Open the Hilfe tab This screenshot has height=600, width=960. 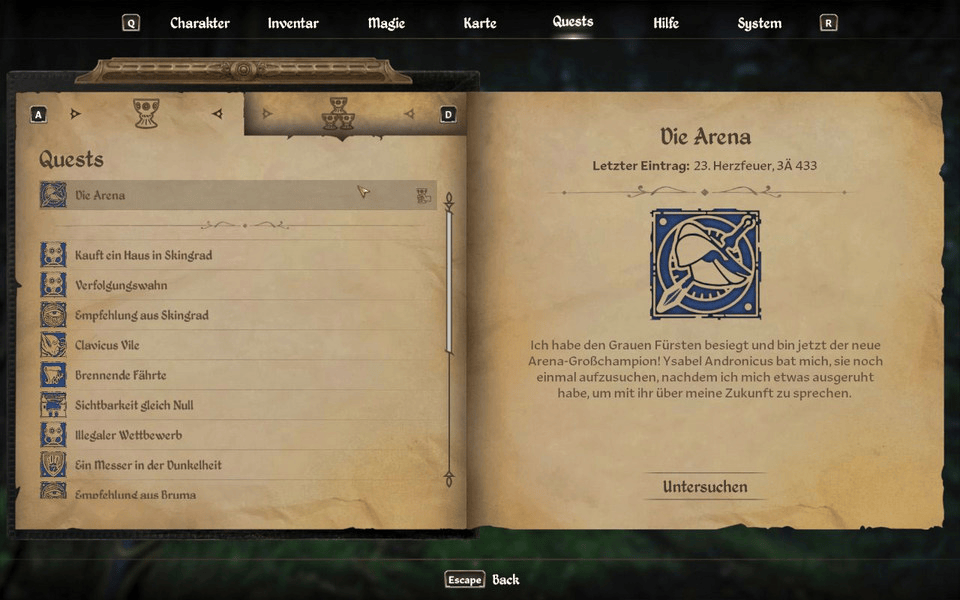665,23
